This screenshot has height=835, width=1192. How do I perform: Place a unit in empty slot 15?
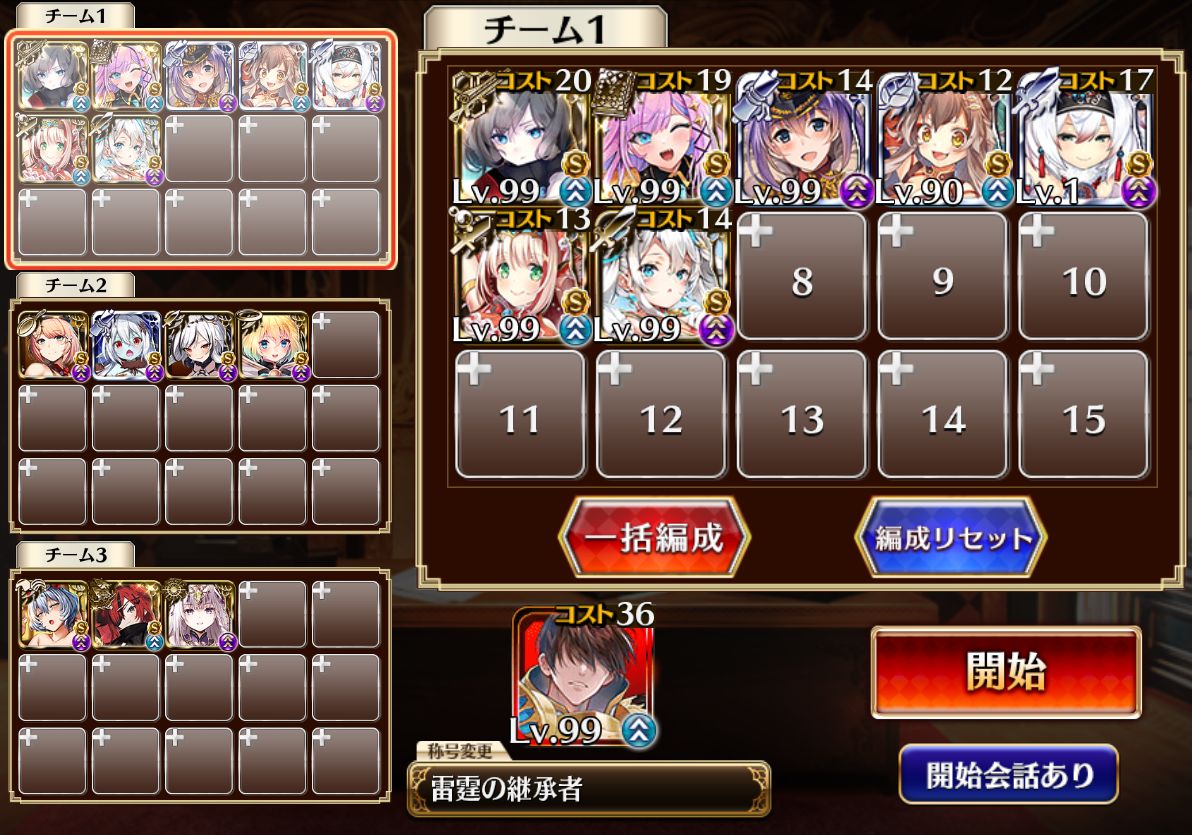click(1084, 414)
